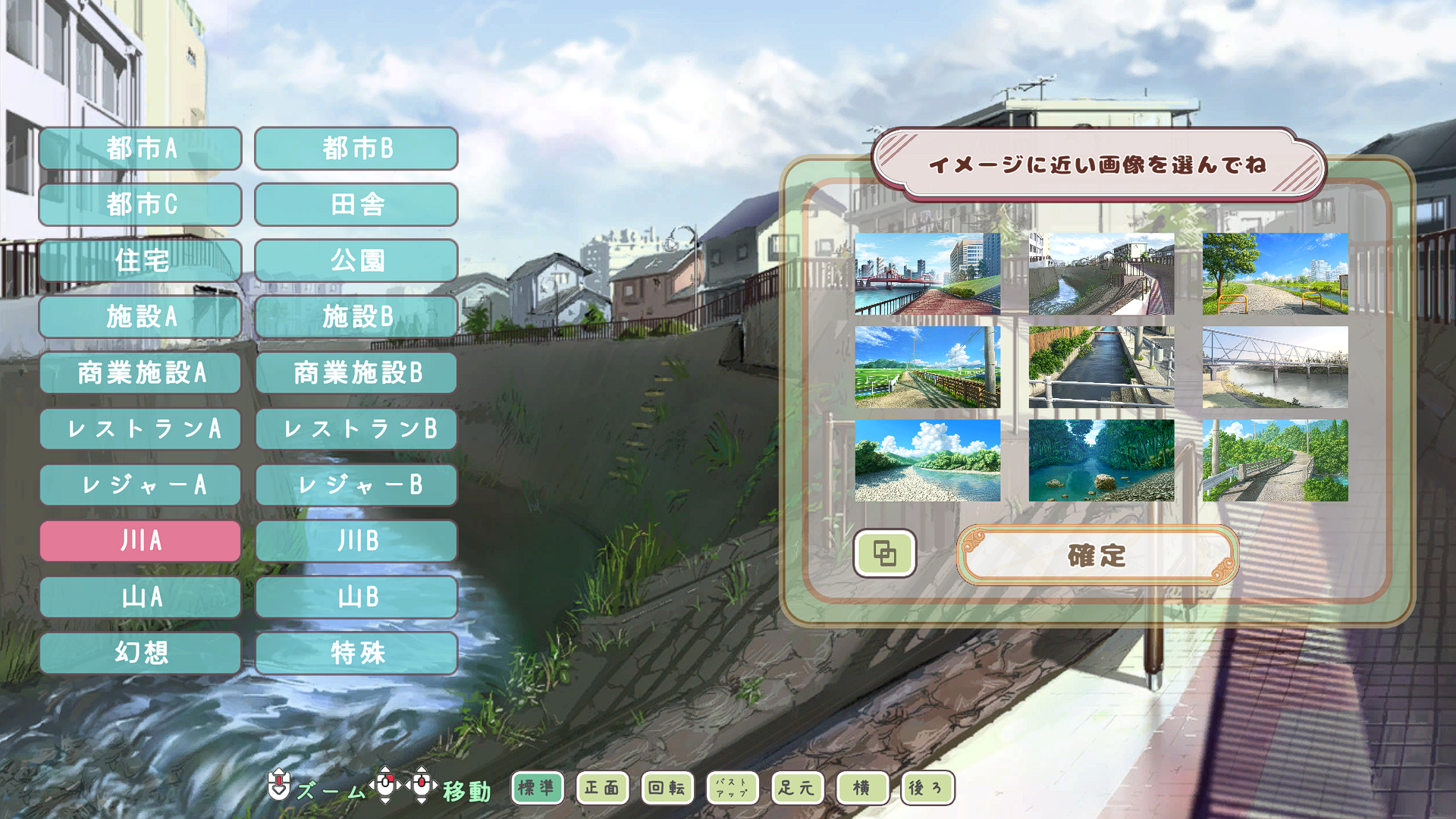Confirm selection with the 確定 button

[1097, 556]
